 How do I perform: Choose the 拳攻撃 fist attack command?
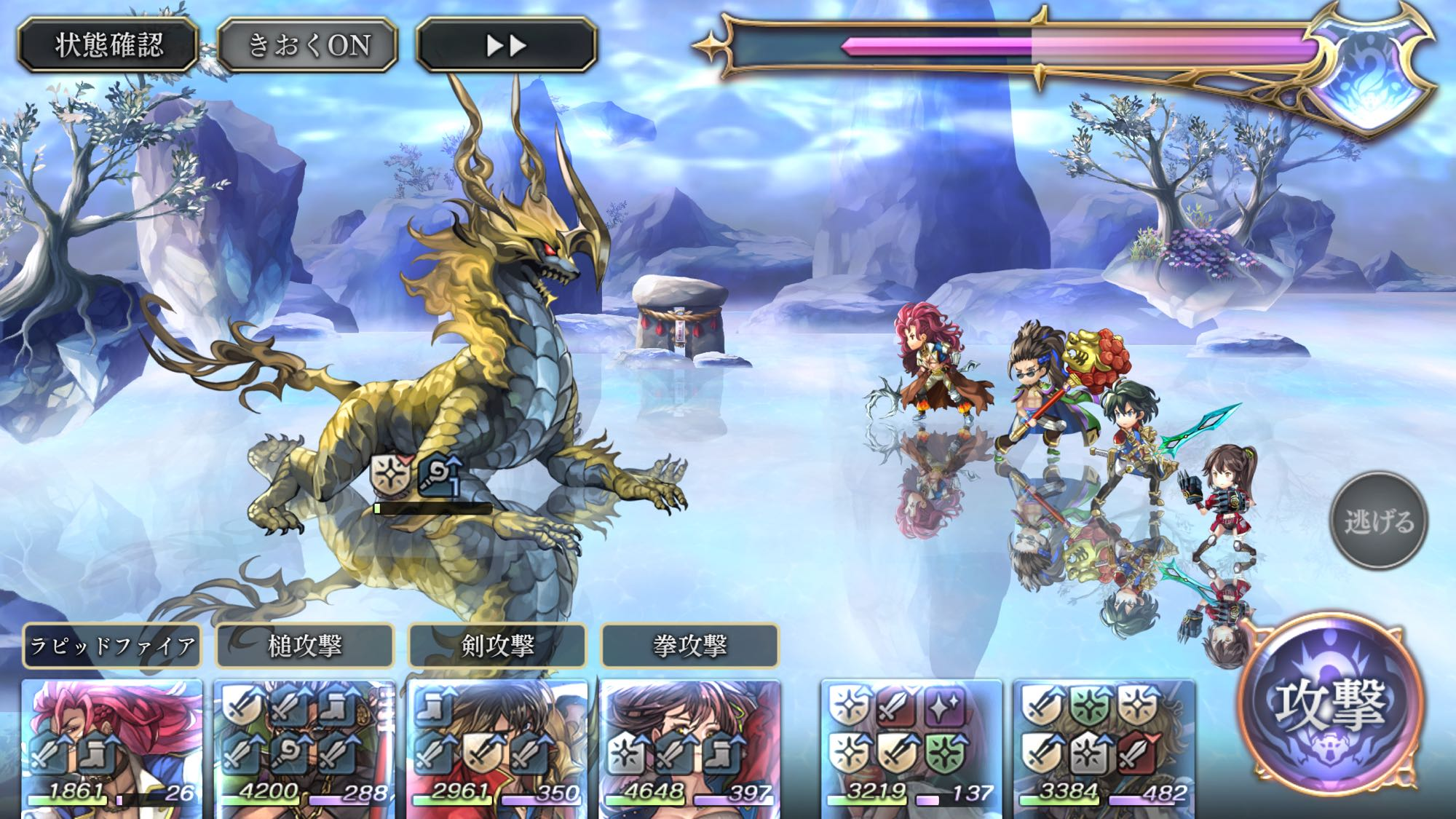pos(689,645)
